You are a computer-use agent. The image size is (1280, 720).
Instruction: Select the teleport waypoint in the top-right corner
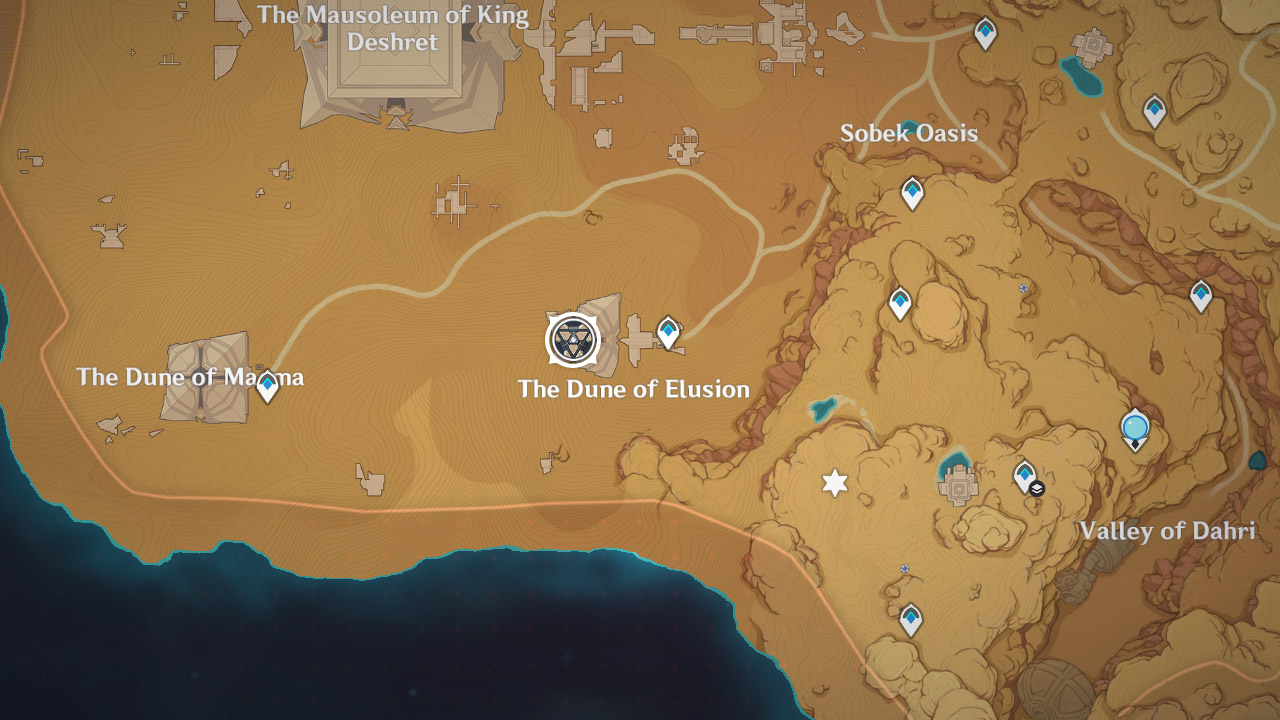[x=985, y=32]
